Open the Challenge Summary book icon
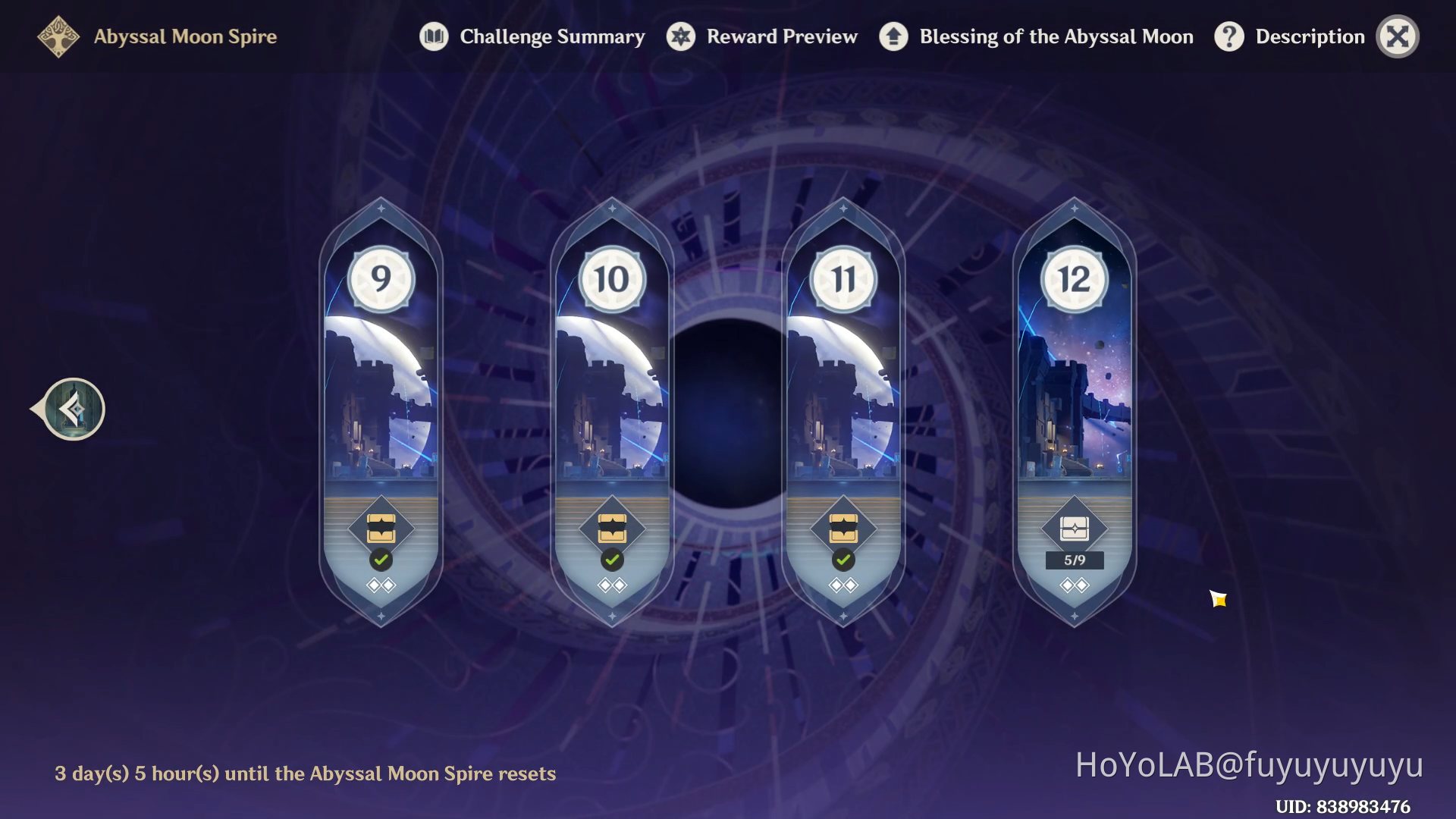This screenshot has width=1456, height=819. [434, 36]
